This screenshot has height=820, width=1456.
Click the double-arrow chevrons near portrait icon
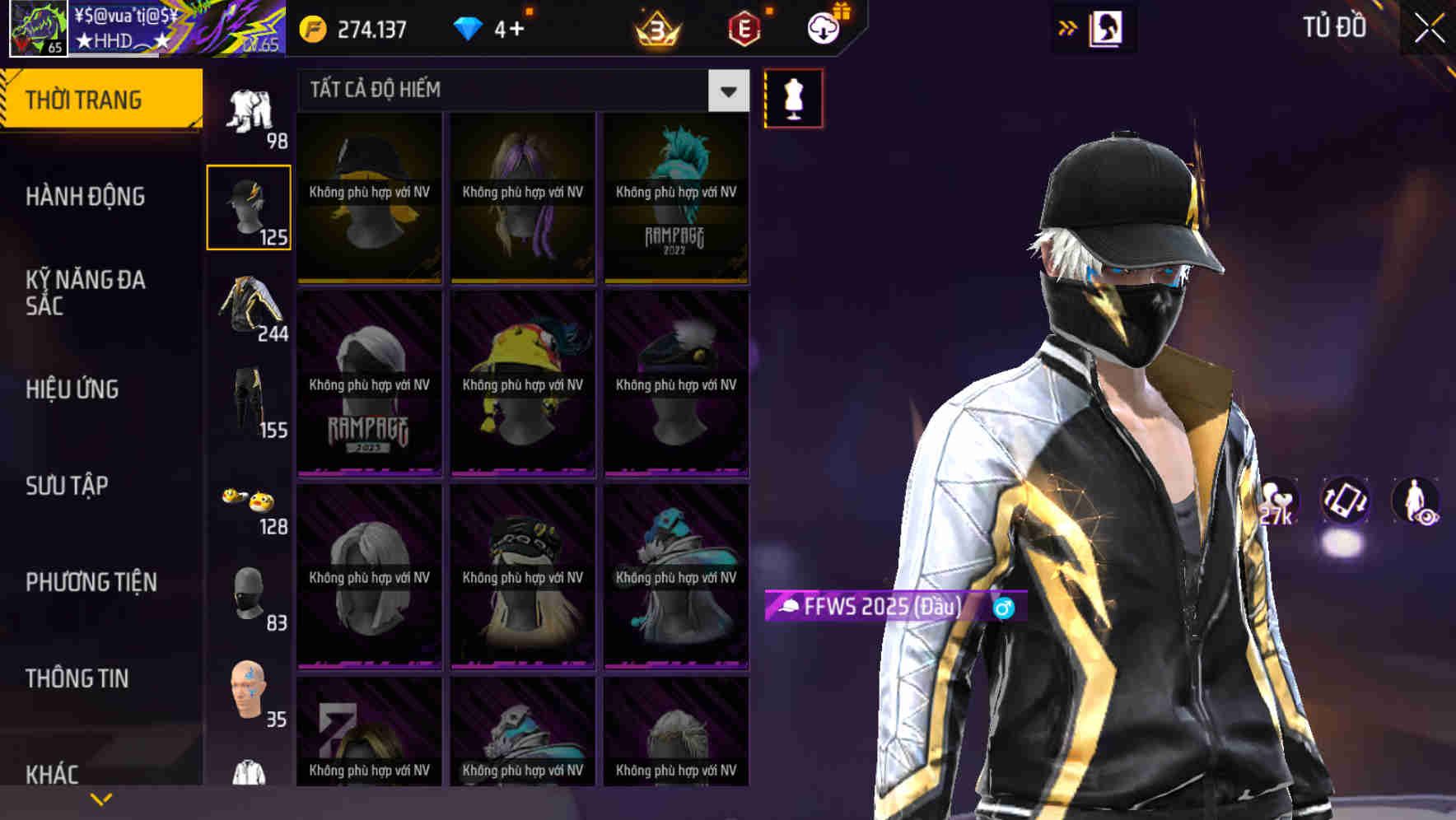[x=1068, y=27]
